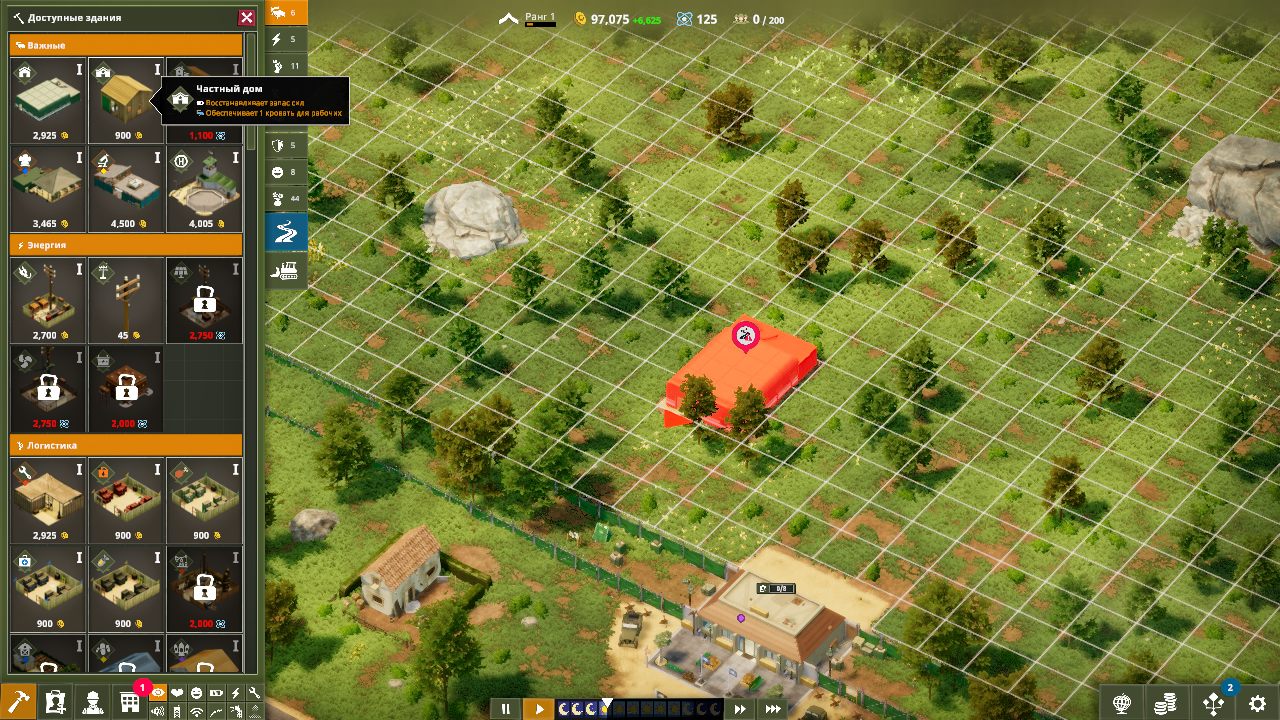Viewport: 1280px width, 720px height.
Task: Toggle the happiness overlay smiley icon
Action: click(196, 693)
